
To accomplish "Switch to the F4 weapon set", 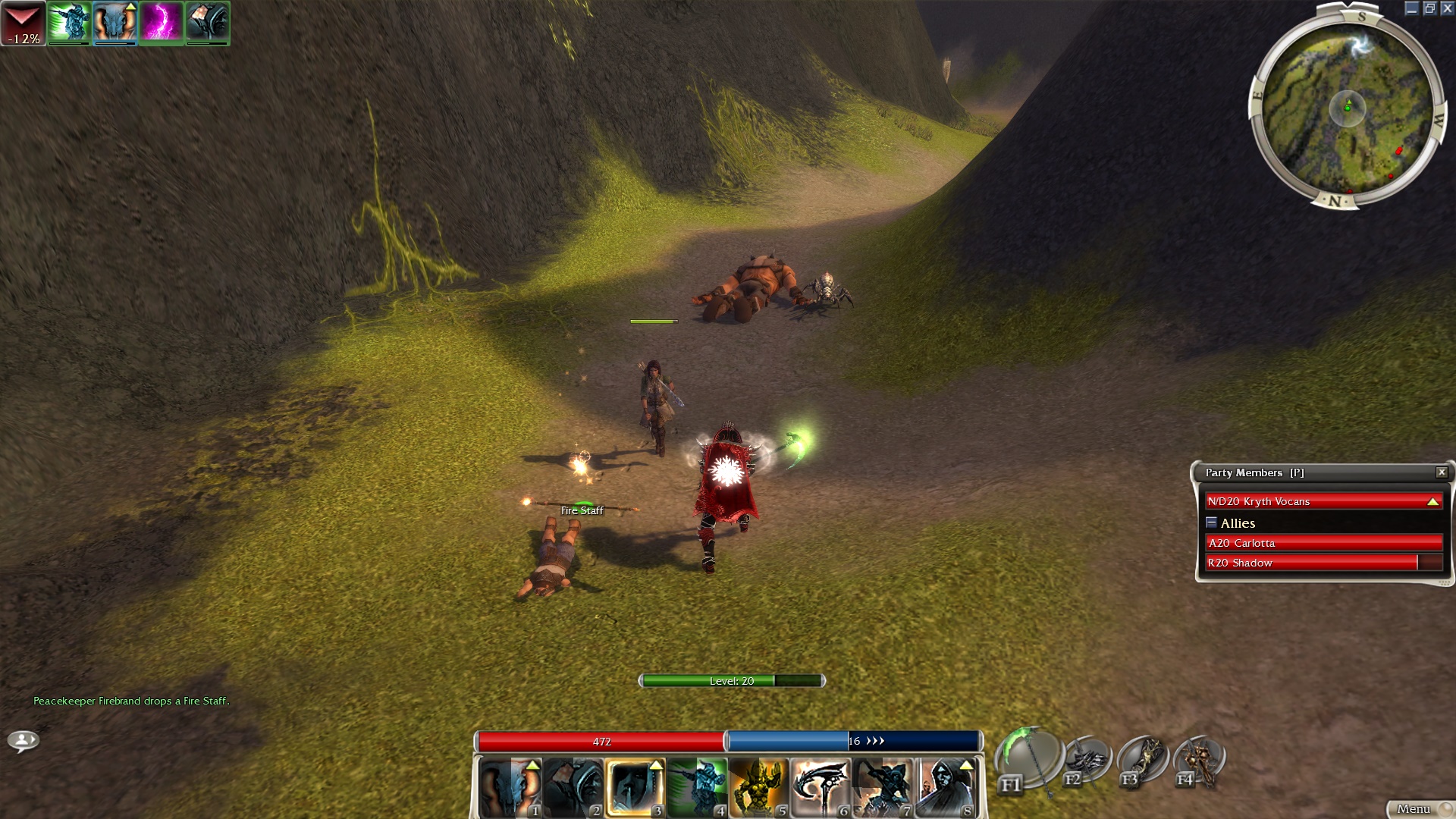I will (x=1199, y=761).
